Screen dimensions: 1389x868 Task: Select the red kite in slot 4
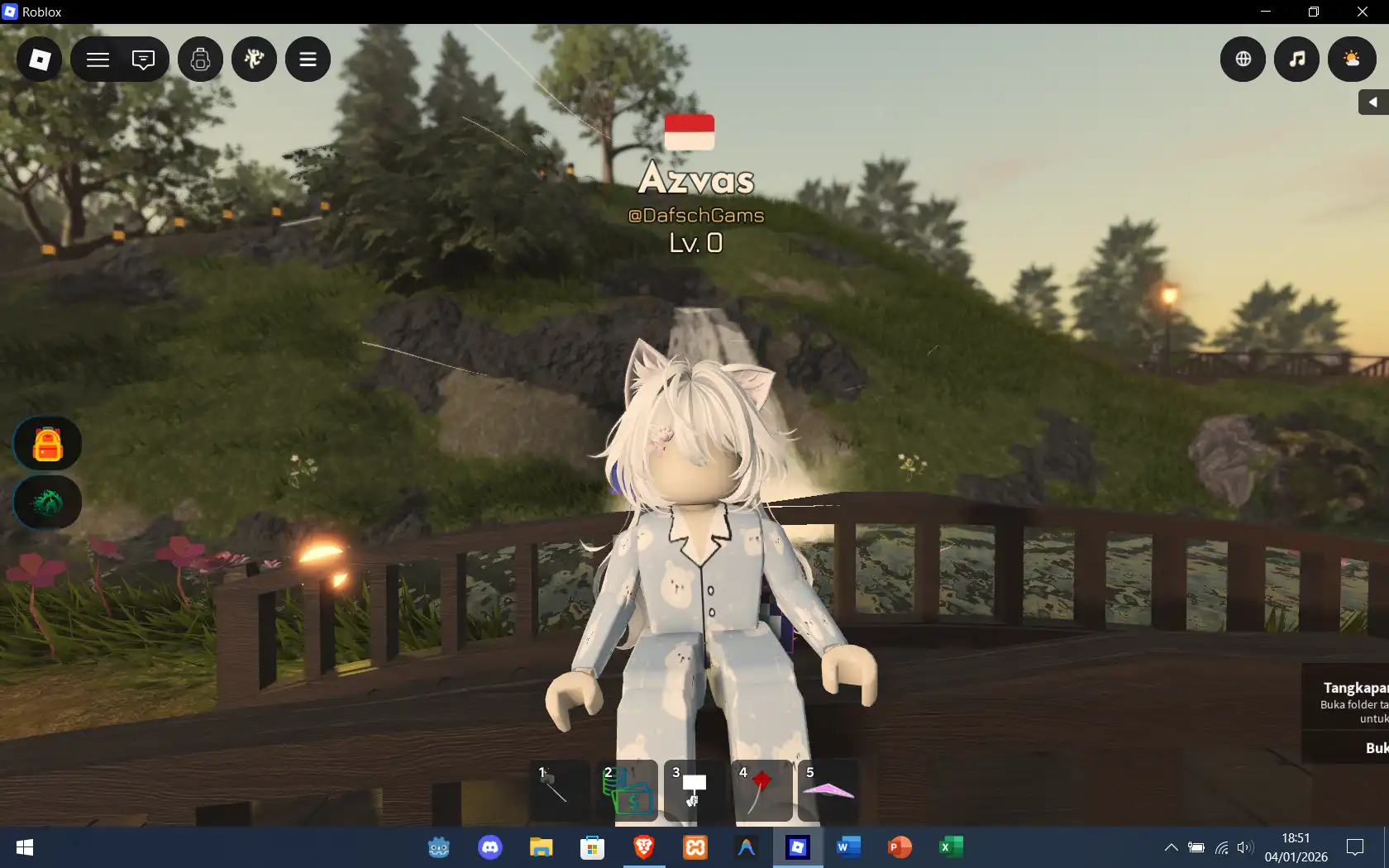point(761,791)
